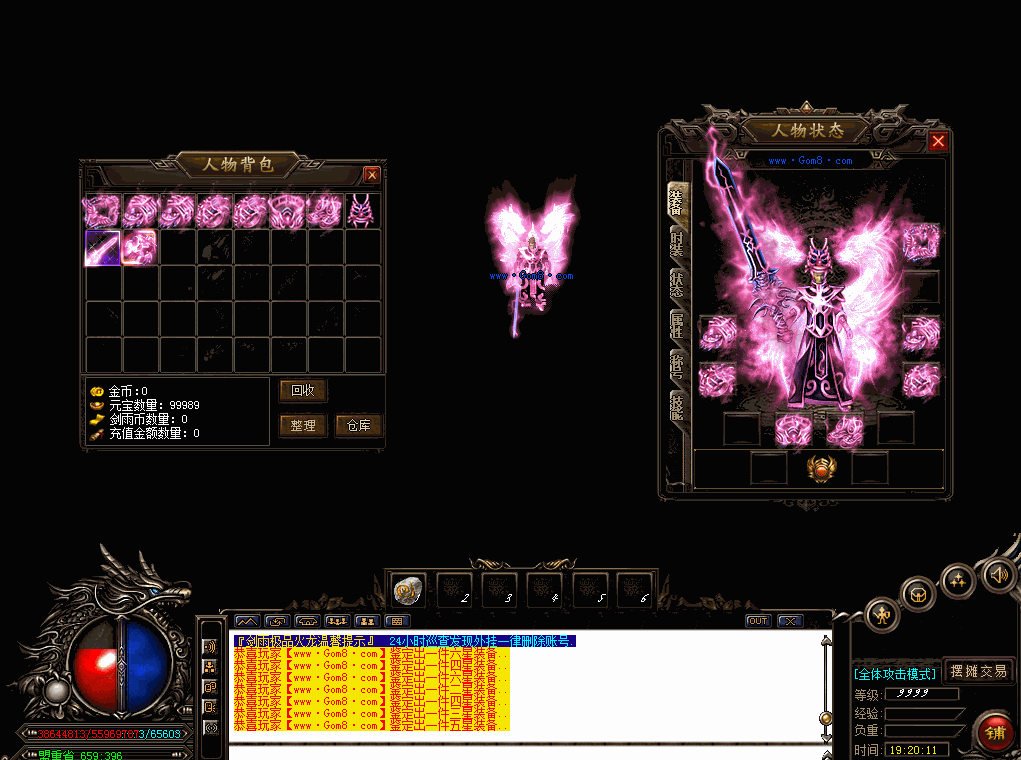This screenshot has width=1021, height=760.
Task: Close the 人物背包 inventory window
Action: point(372,175)
